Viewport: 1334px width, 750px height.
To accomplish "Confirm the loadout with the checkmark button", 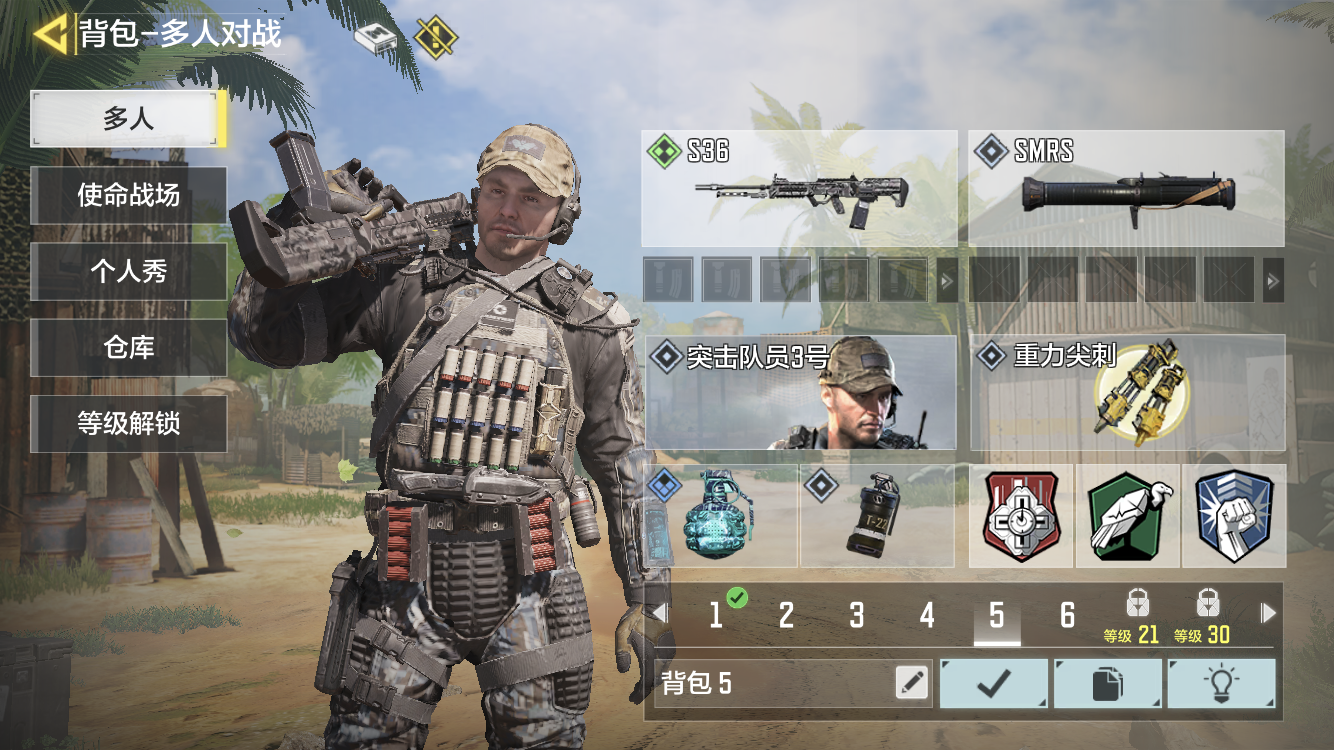I will pos(994,683).
